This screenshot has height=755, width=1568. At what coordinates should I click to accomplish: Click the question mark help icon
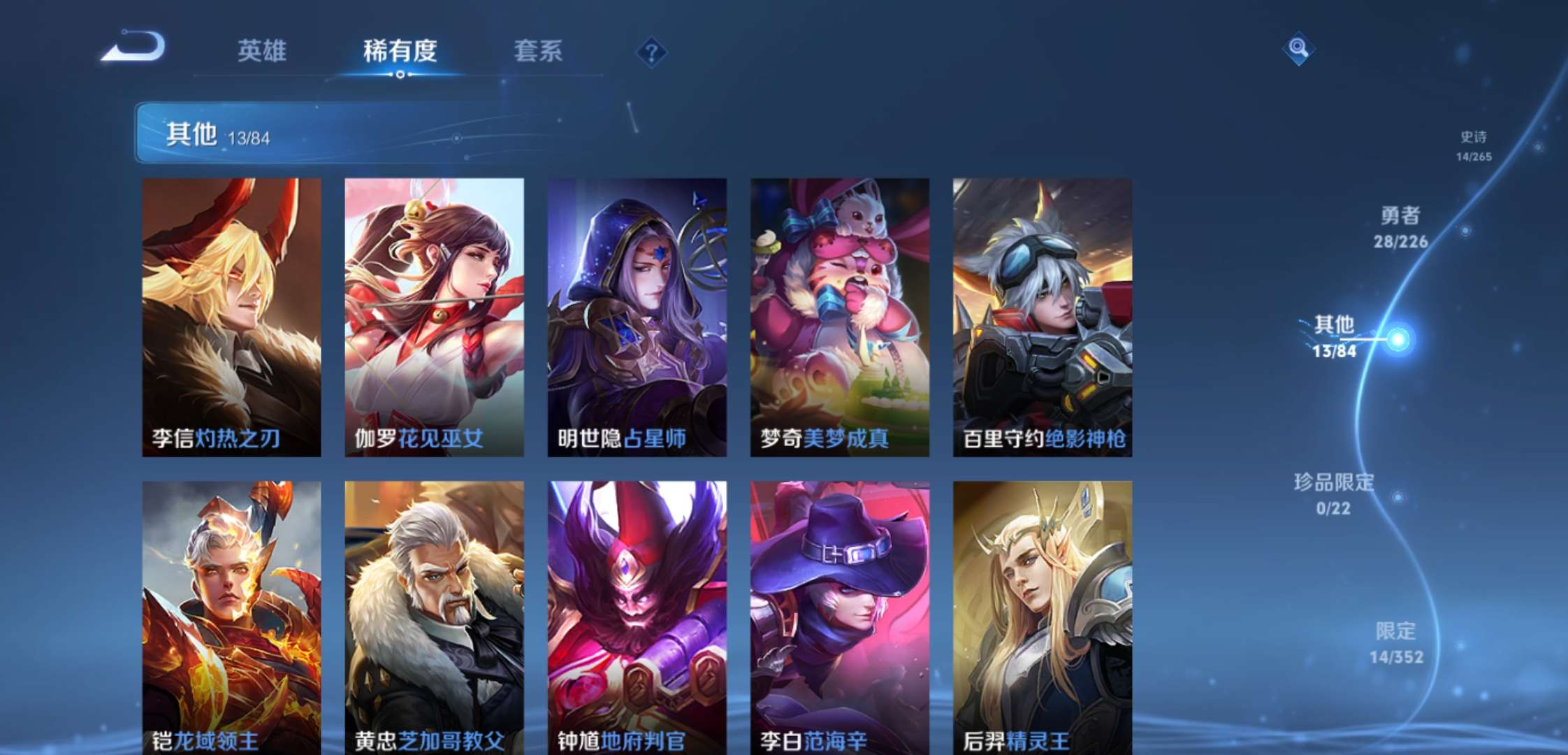(x=650, y=52)
